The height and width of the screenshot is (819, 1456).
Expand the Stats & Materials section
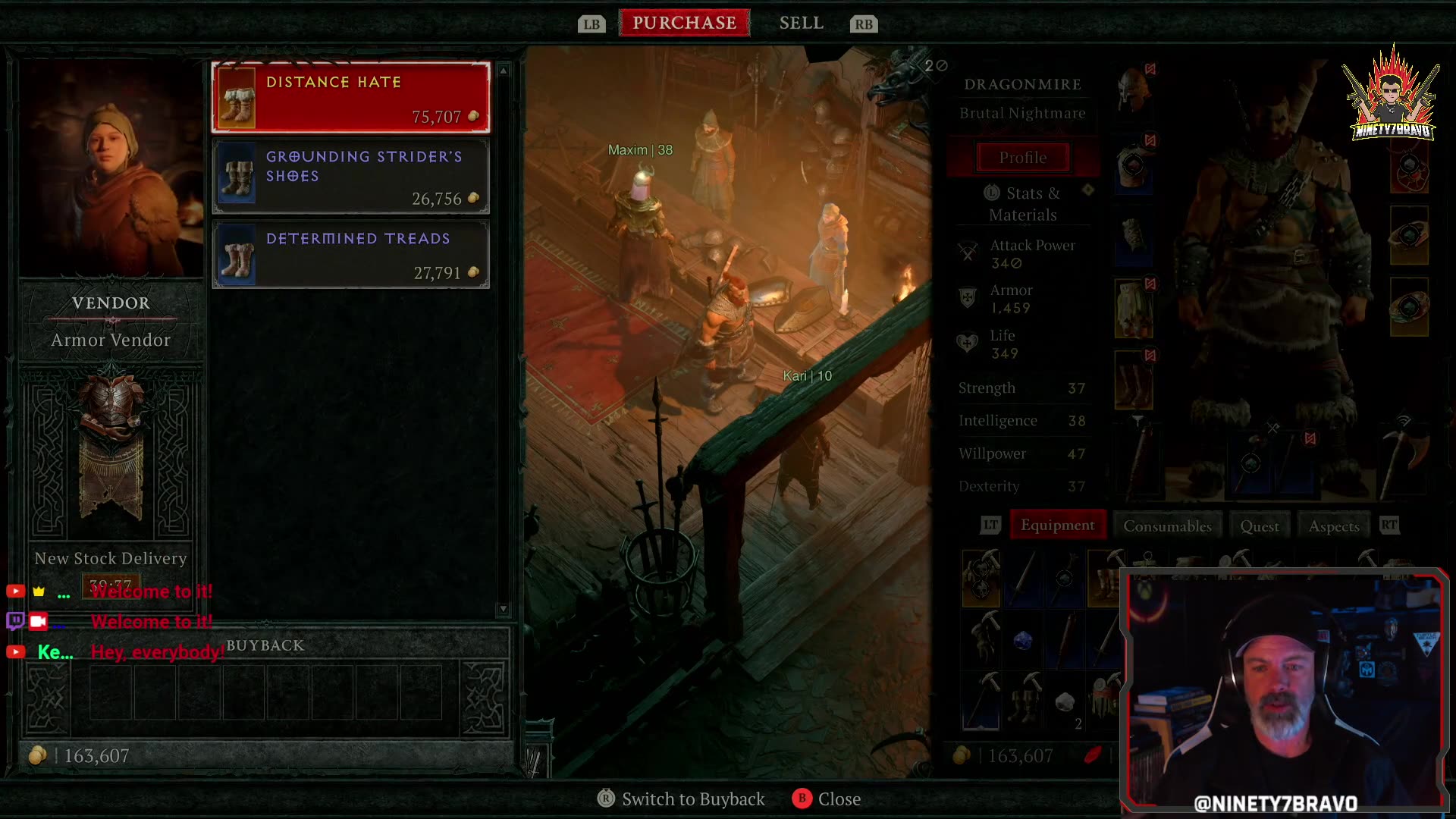pyautogui.click(x=1023, y=203)
